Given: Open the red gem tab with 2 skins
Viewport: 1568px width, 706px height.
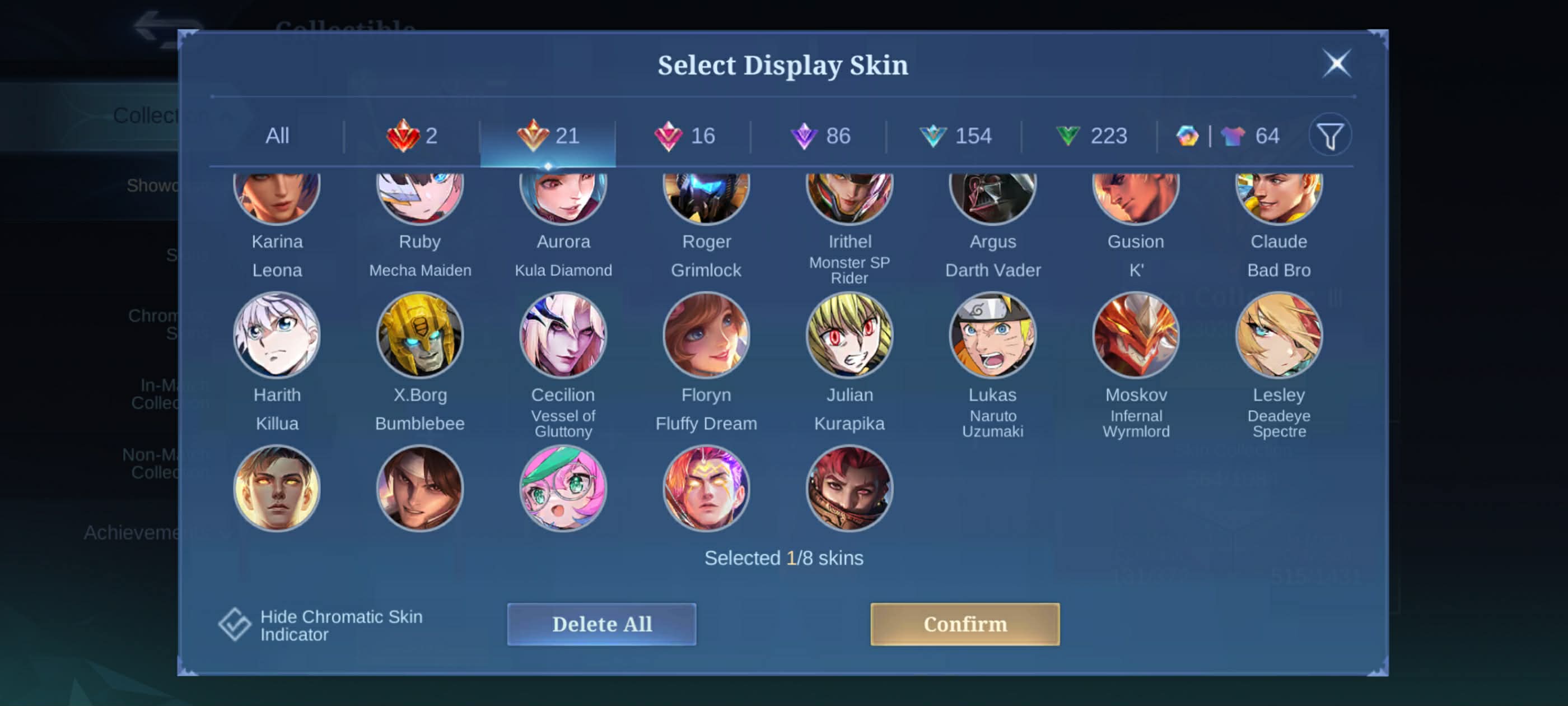Looking at the screenshot, I should click(412, 136).
